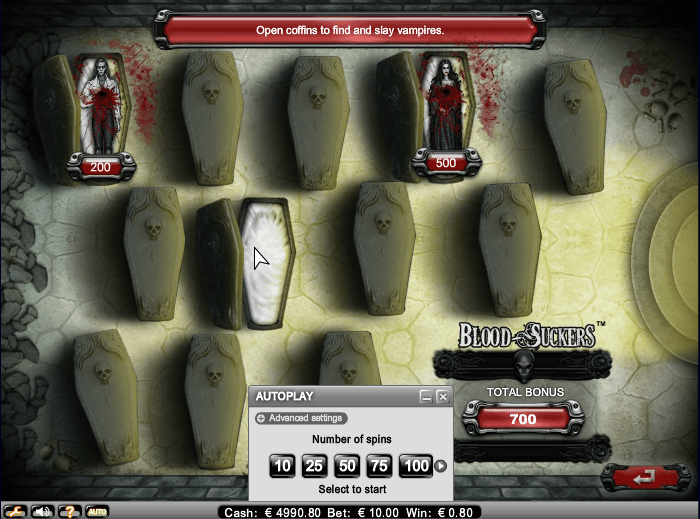Screen dimensions: 700x519
Task: Close the Autoplay panel
Action: pos(442,396)
